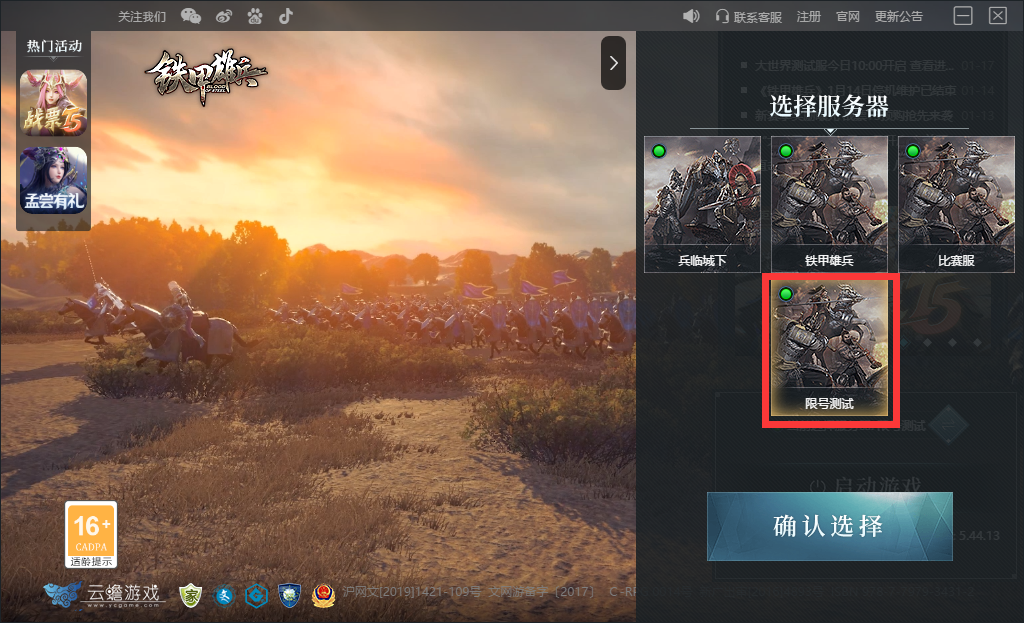The image size is (1024, 623).
Task: Open the 战票15 hot event banner
Action: click(54, 103)
